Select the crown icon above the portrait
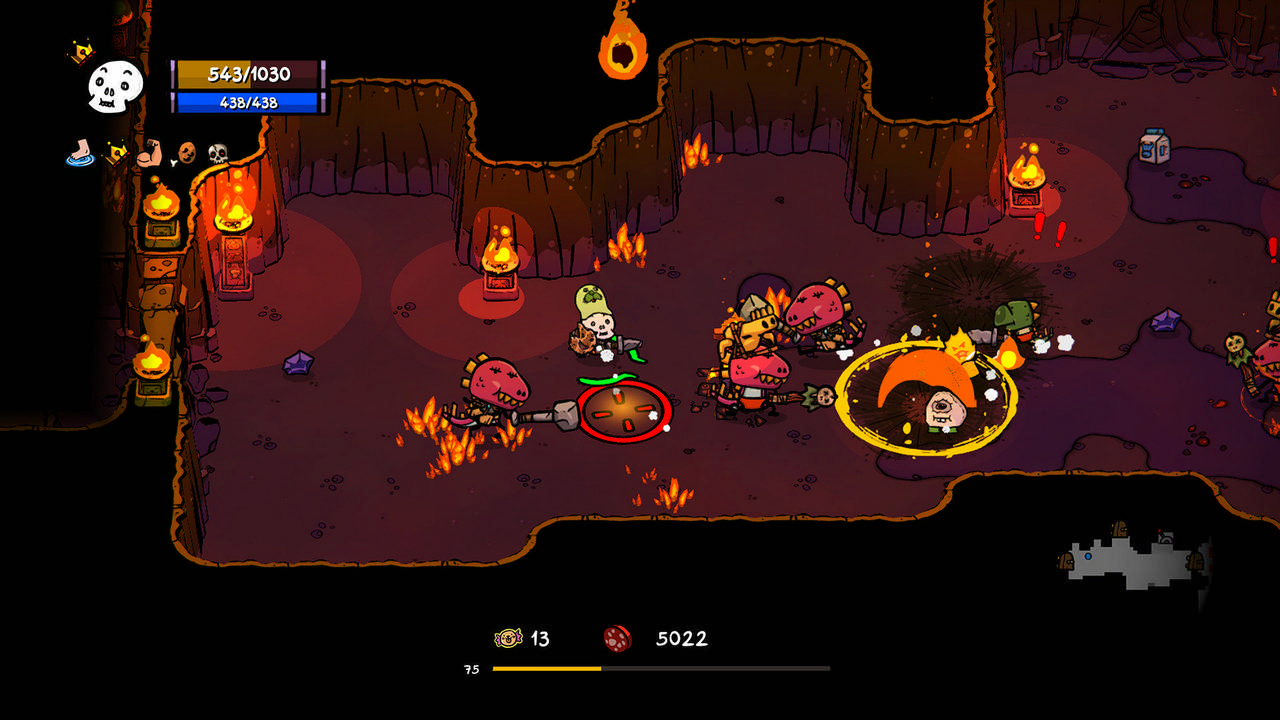This screenshot has width=1280, height=720. 80,50
